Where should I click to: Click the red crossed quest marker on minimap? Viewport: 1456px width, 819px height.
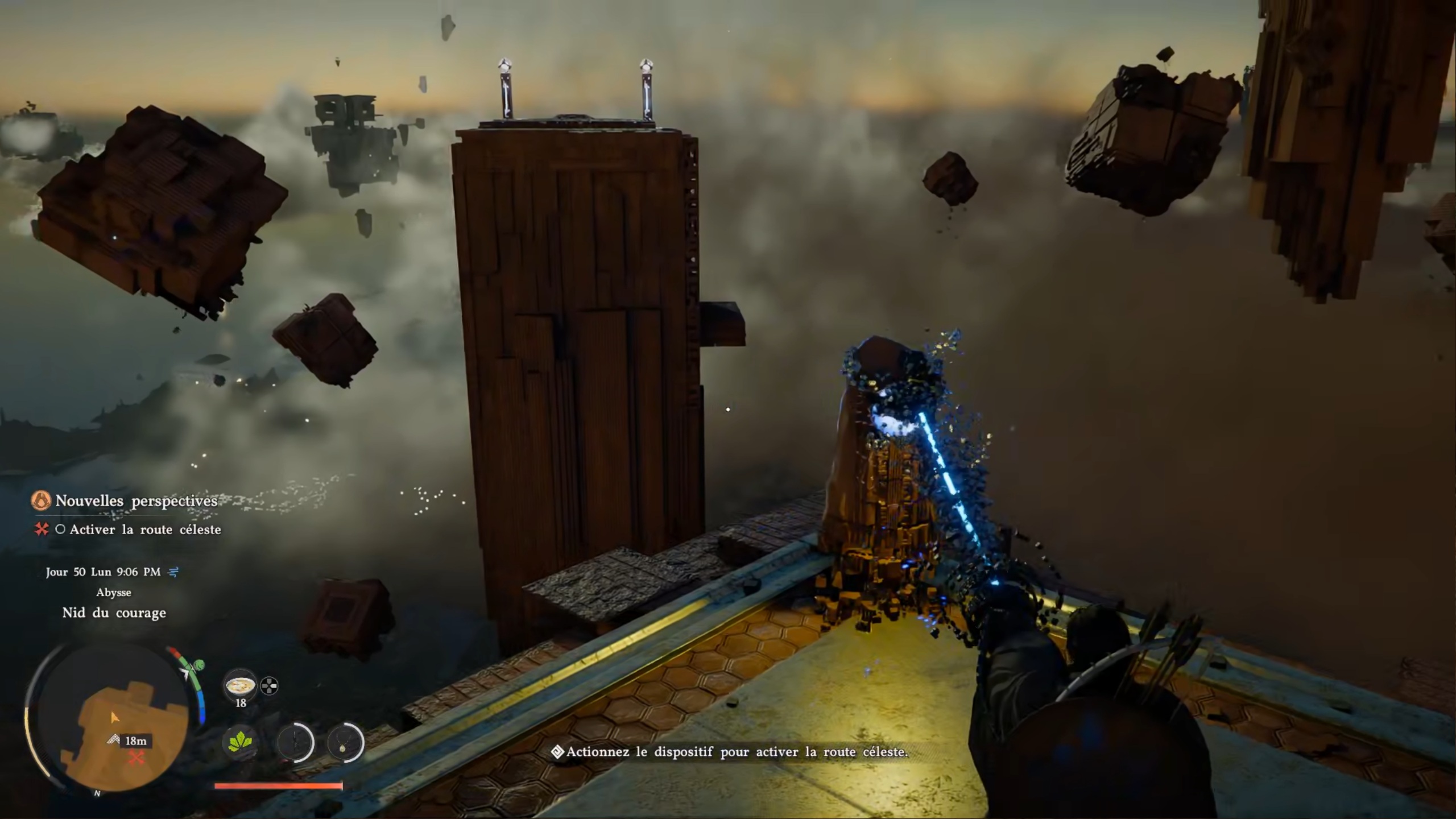[136, 758]
